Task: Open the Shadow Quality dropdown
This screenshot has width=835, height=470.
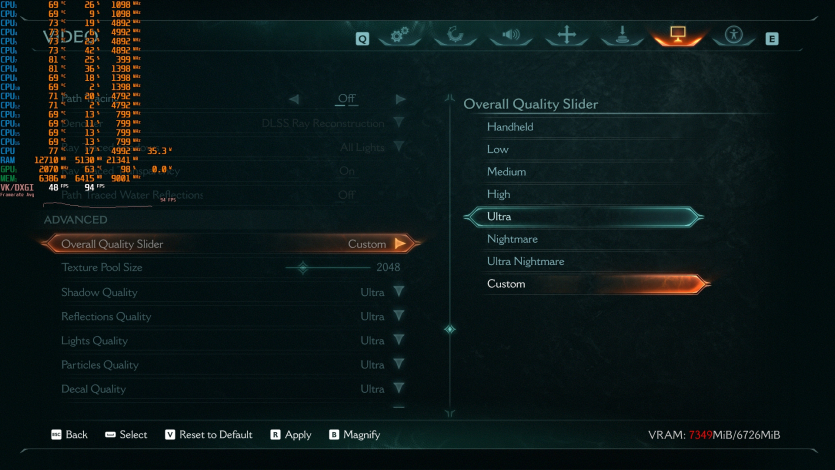Action: 398,292
